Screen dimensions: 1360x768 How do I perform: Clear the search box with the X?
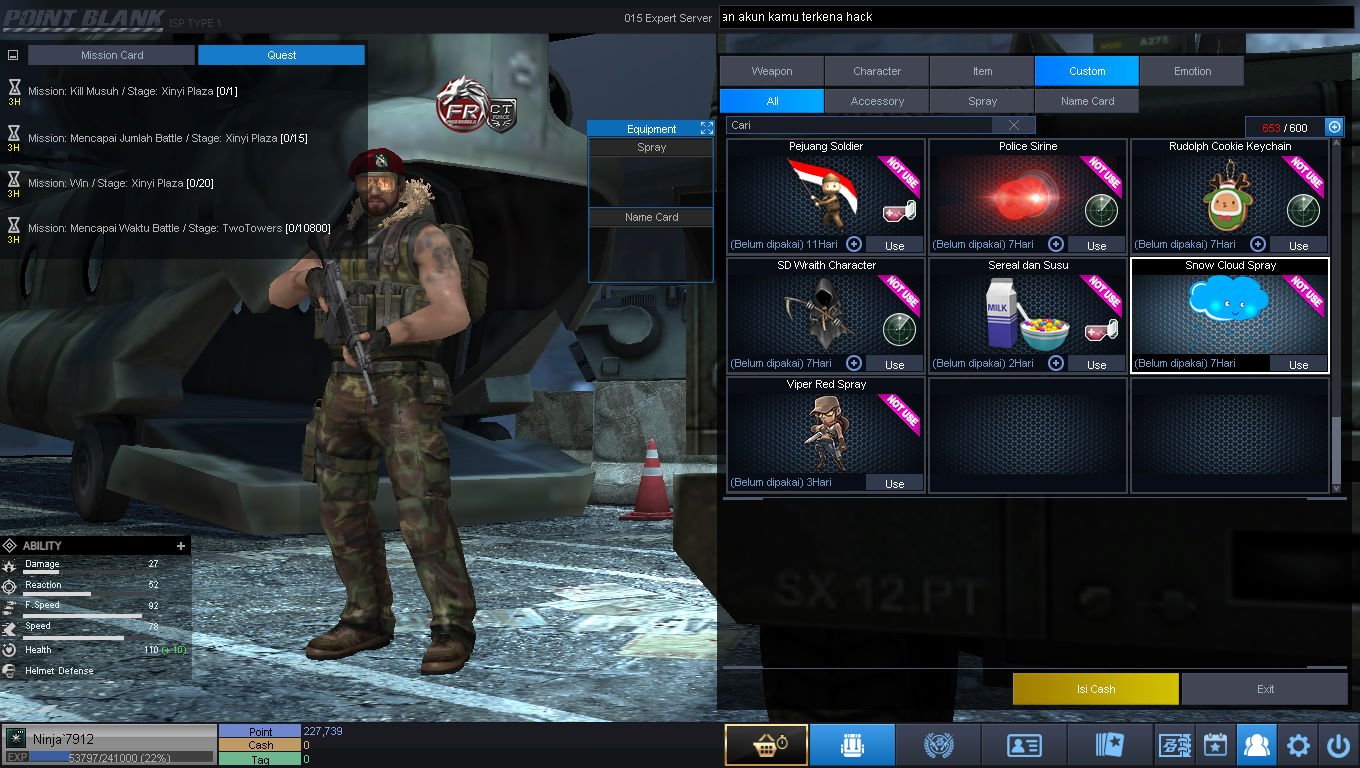[x=1014, y=125]
